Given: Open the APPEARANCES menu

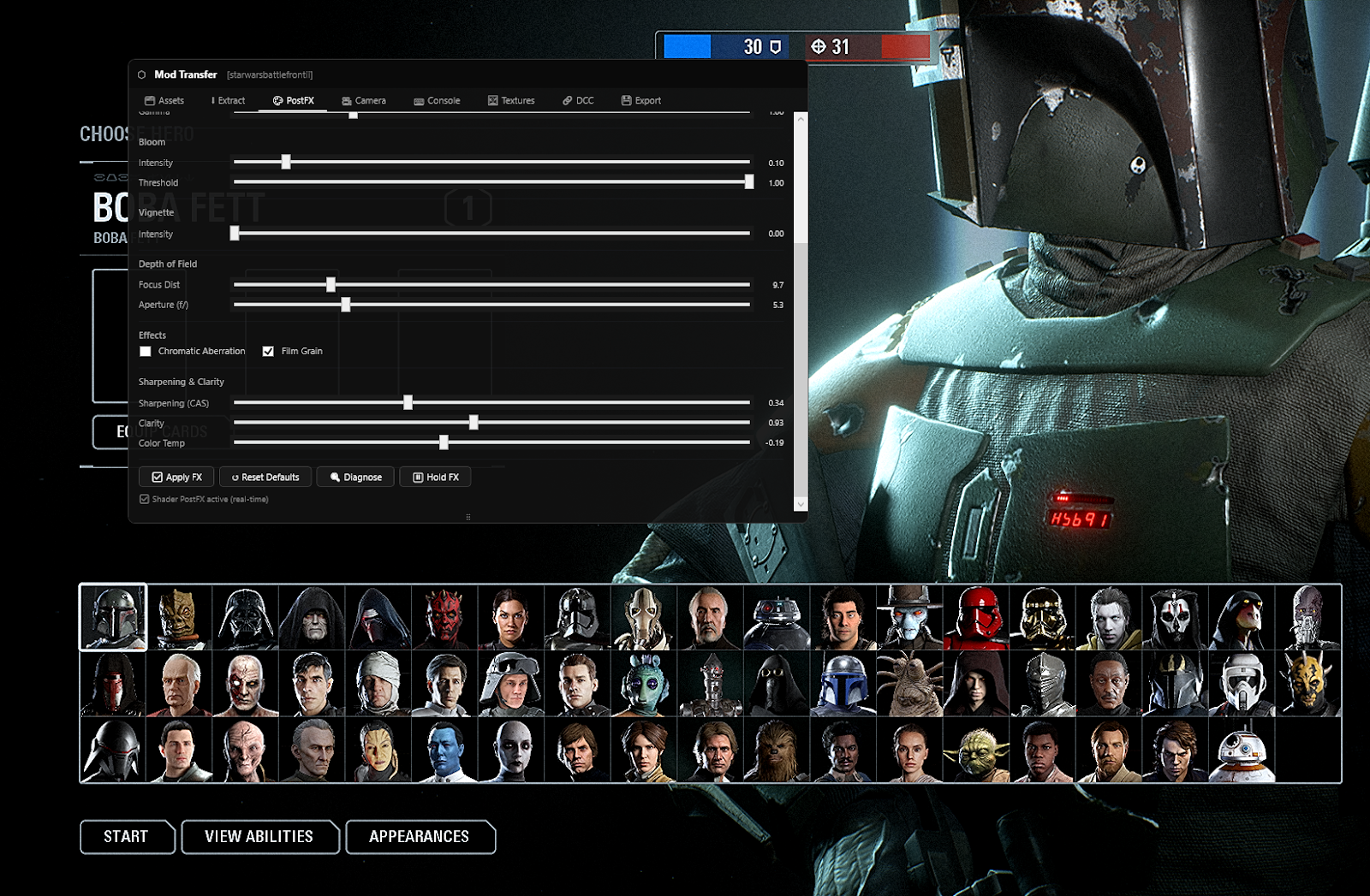Looking at the screenshot, I should (420, 837).
